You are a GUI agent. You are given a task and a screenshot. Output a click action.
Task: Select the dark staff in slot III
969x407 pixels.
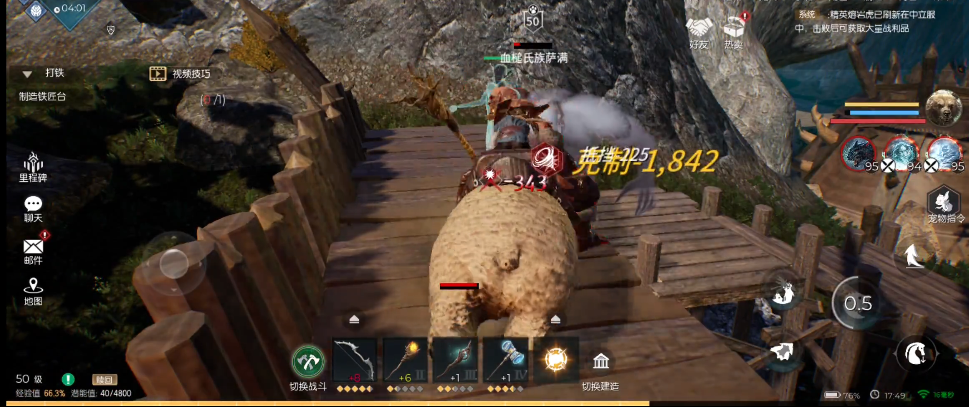coord(455,360)
